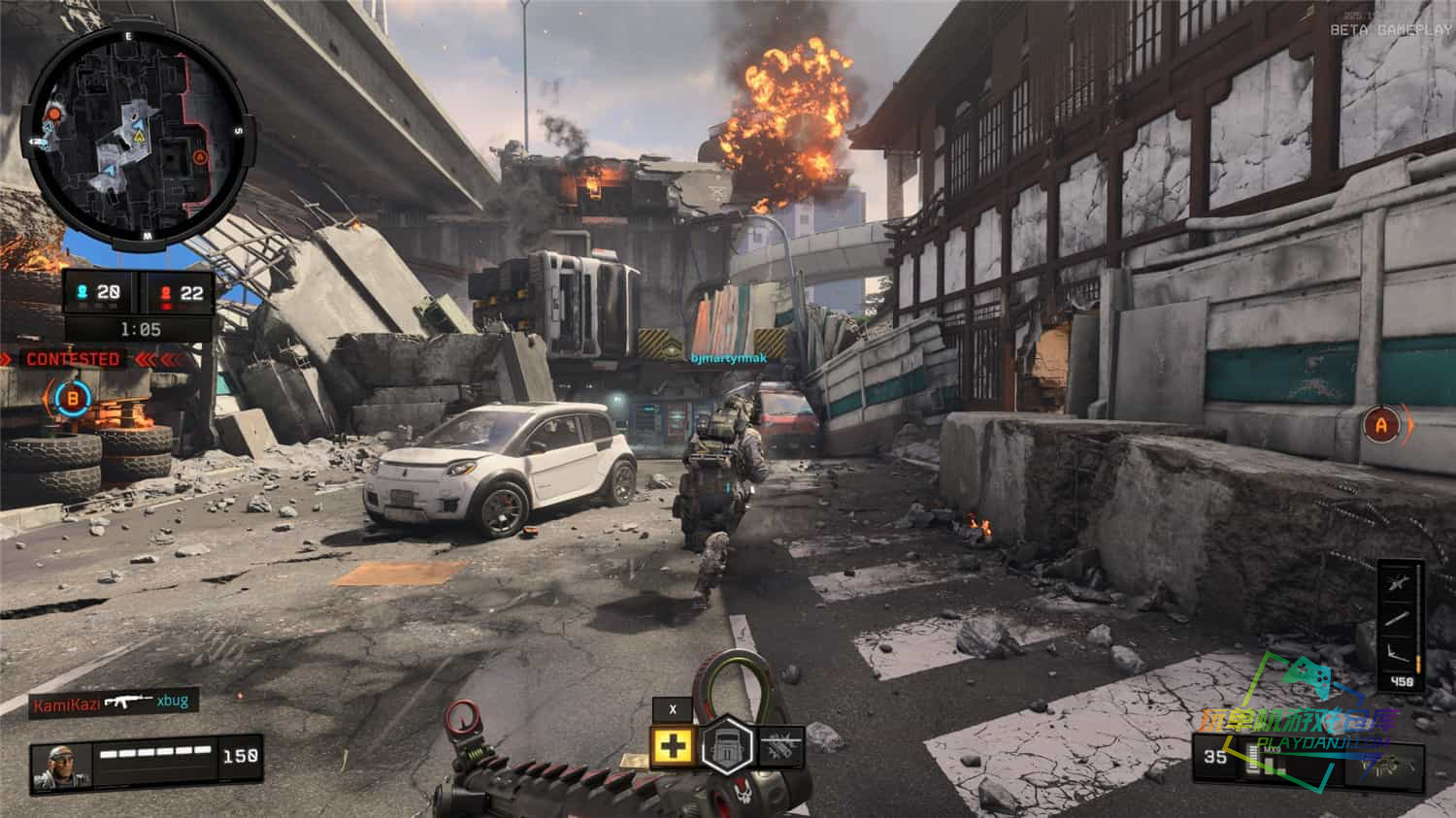This screenshot has height=818, width=1456.
Task: Click the soldier portrait beside health bar
Action: point(61,766)
